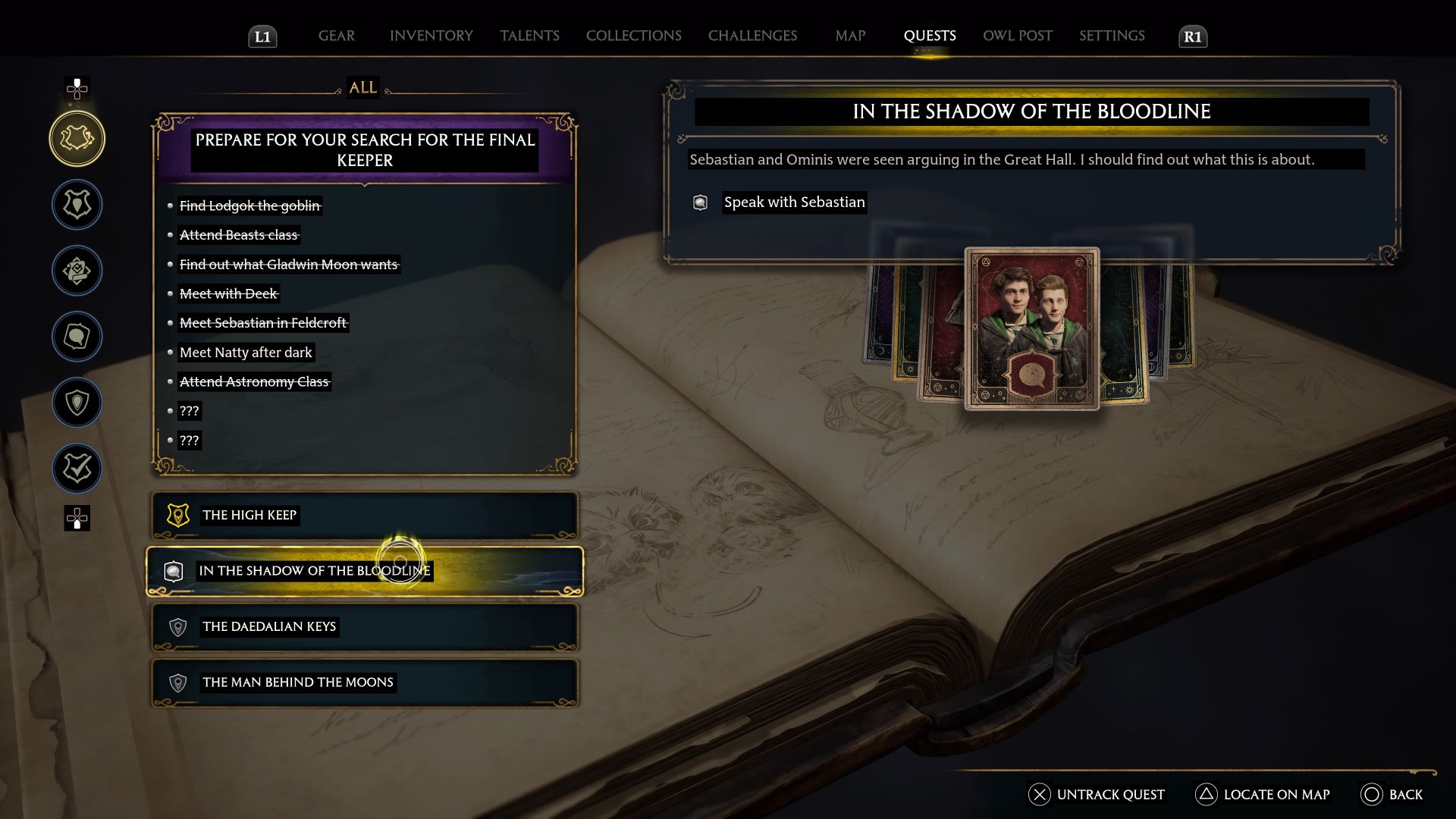Show Completed Quests via the checkmark shield icon
The width and height of the screenshot is (1456, 819).
tap(77, 469)
